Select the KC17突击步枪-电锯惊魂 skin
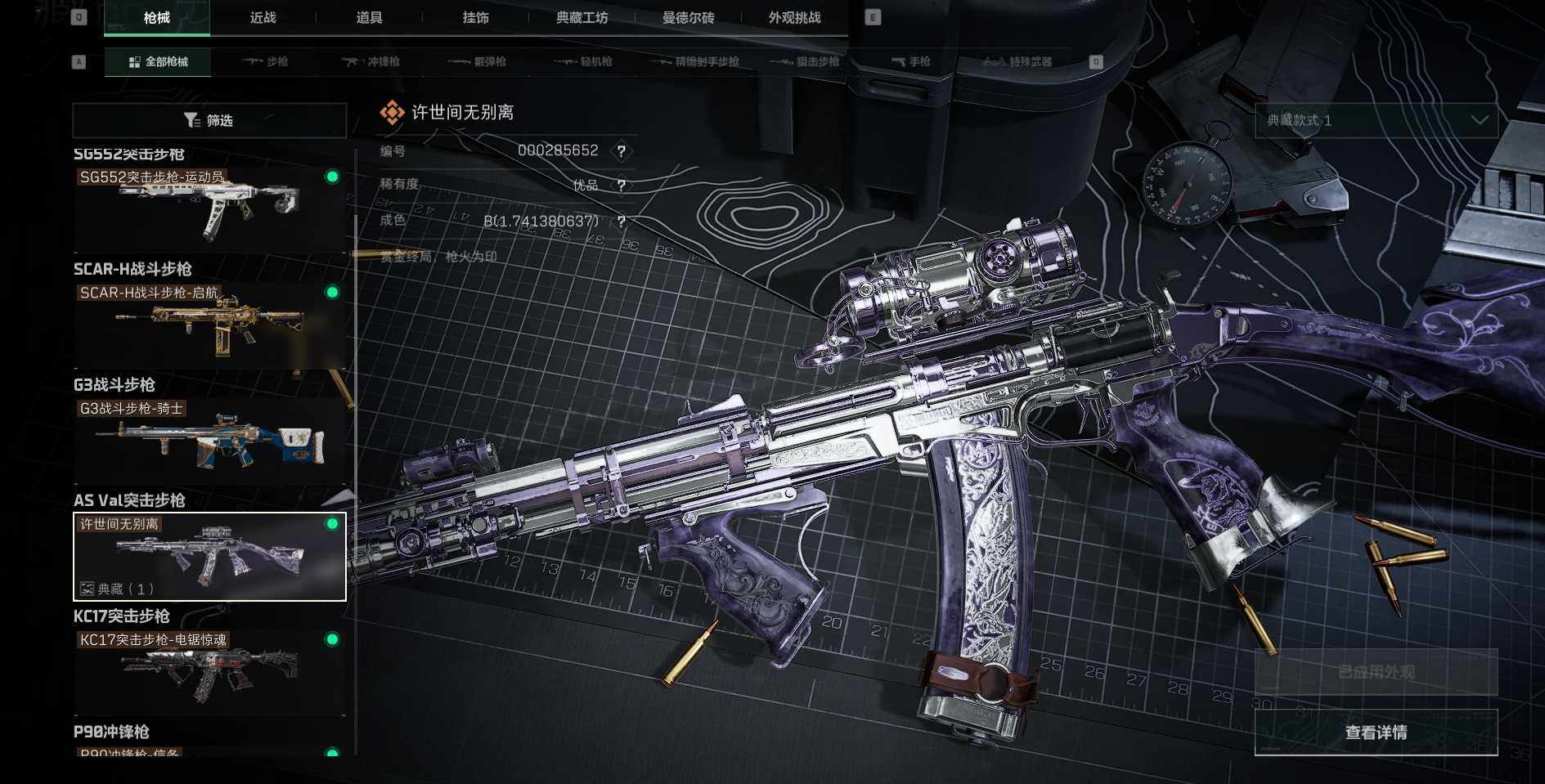 click(209, 672)
